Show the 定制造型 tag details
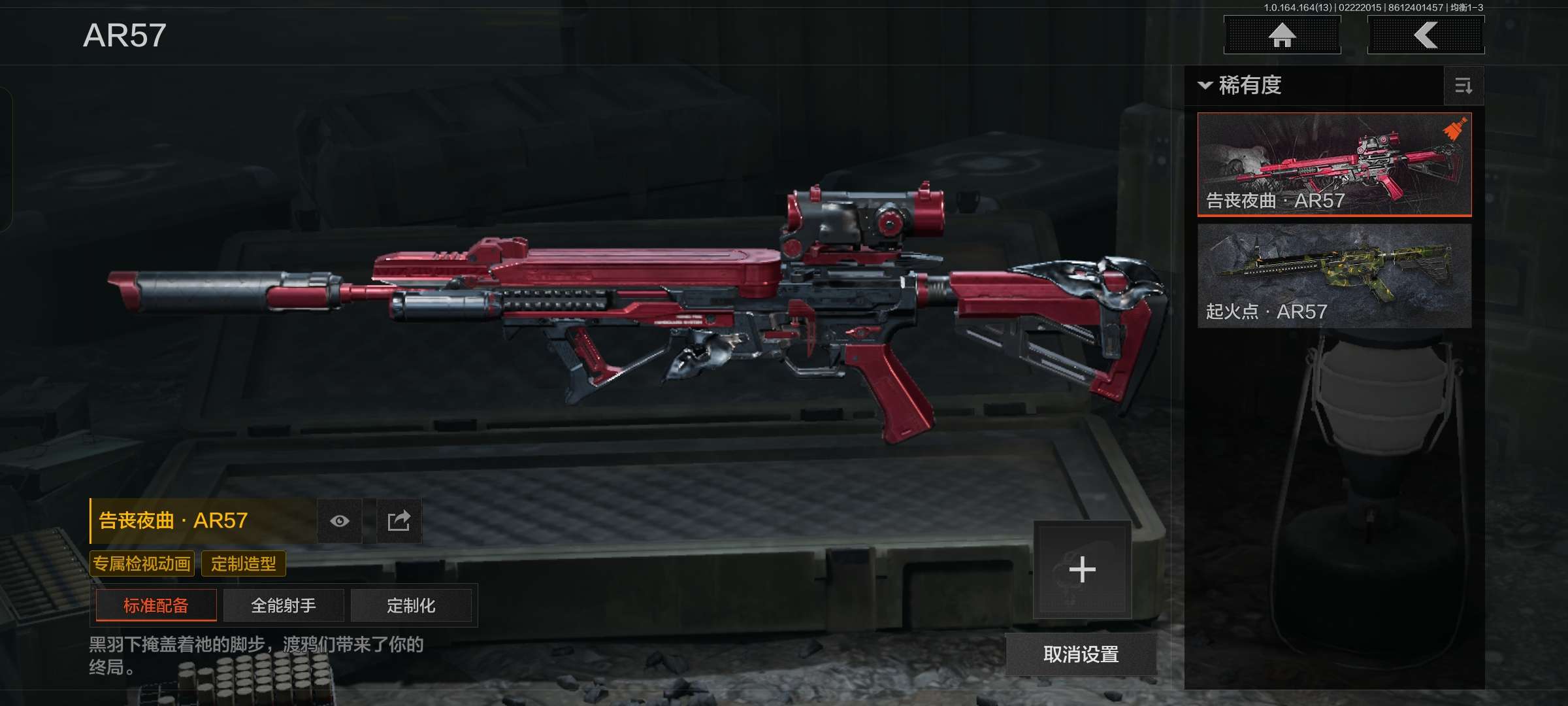 tap(244, 563)
